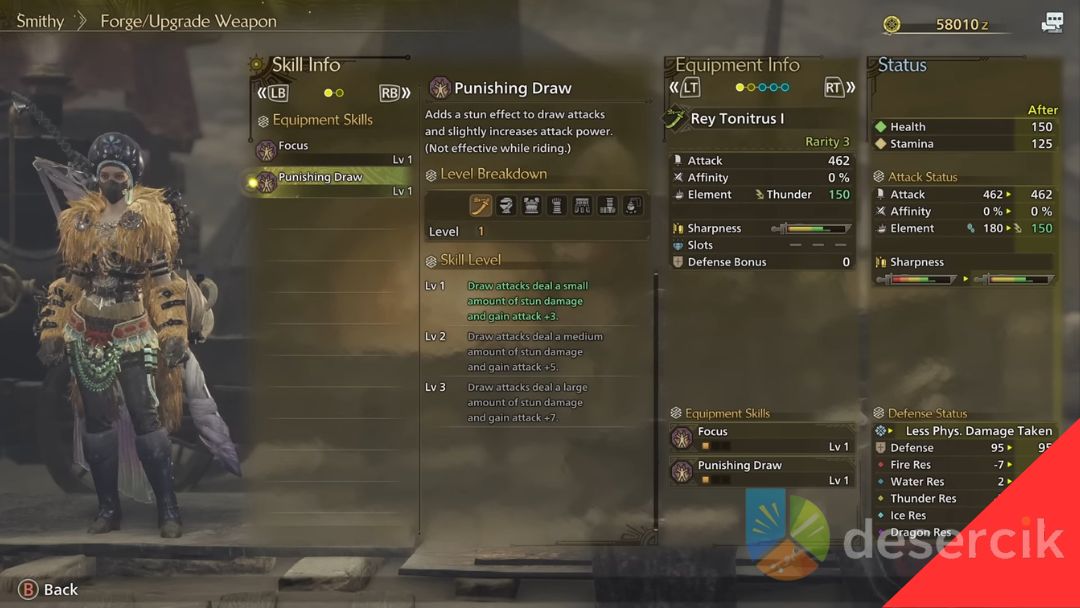This screenshot has width=1080, height=608.
Task: Go to the Smithy breadcrumb
Action: (x=40, y=21)
